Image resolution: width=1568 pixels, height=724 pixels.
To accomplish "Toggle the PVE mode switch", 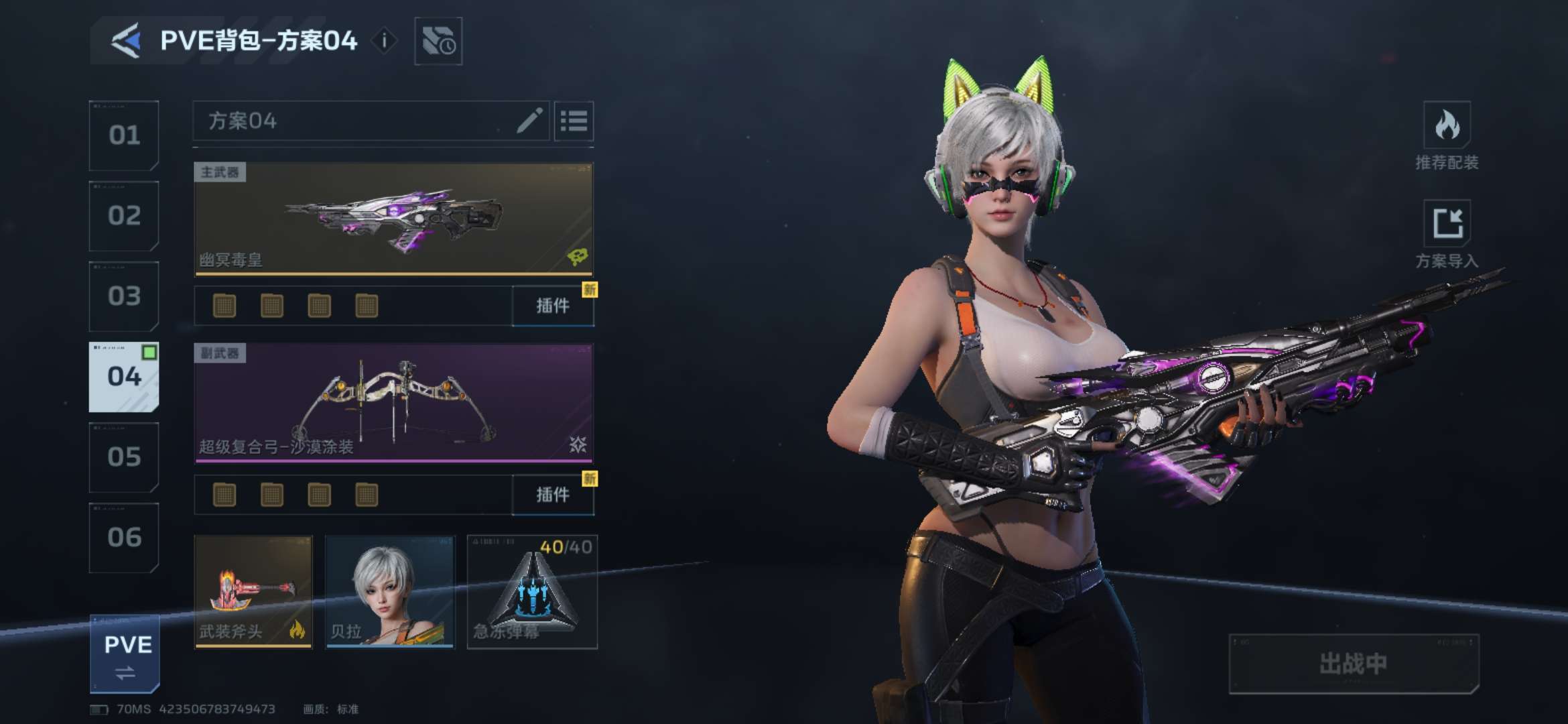I will (x=125, y=654).
